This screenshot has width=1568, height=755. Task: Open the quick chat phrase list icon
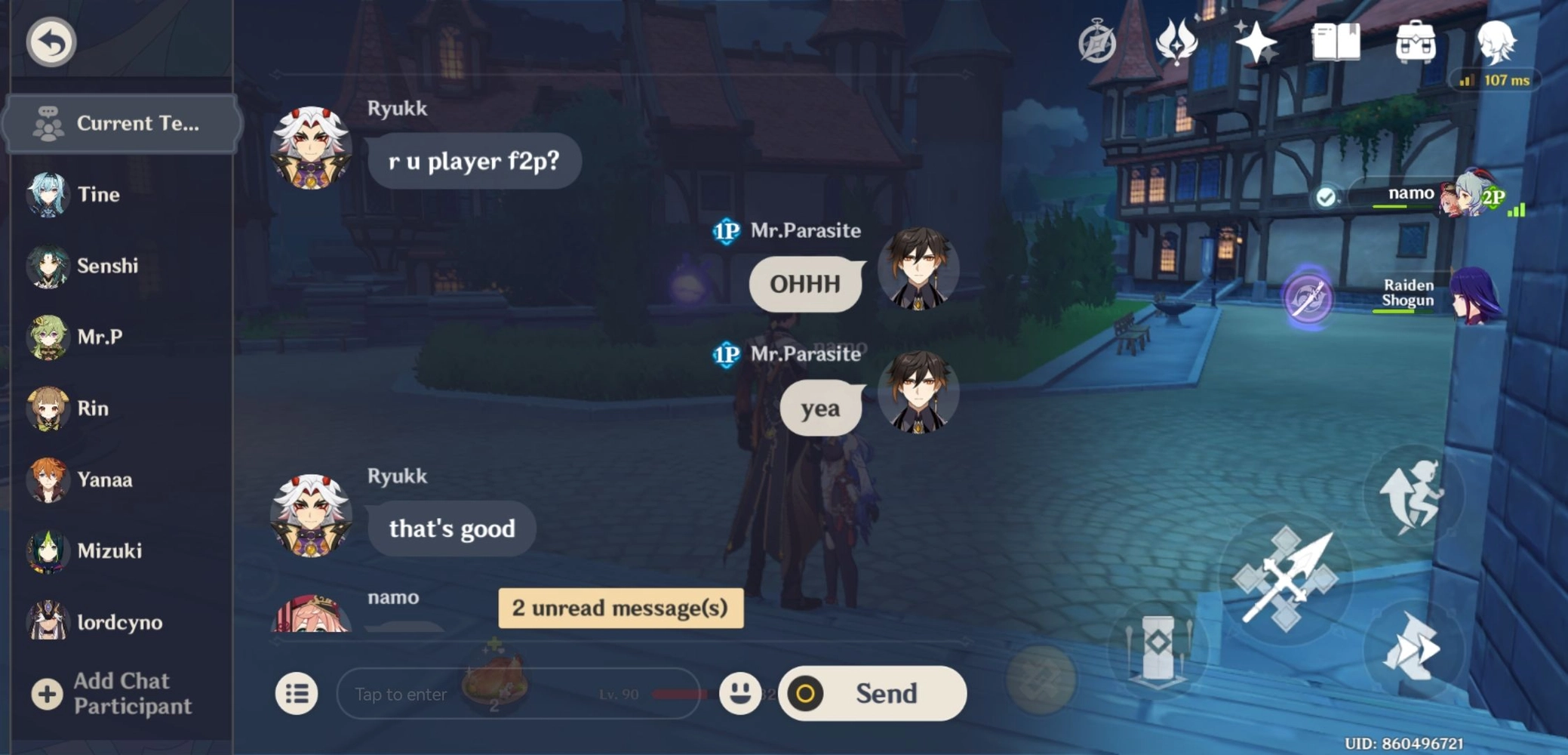pos(296,693)
